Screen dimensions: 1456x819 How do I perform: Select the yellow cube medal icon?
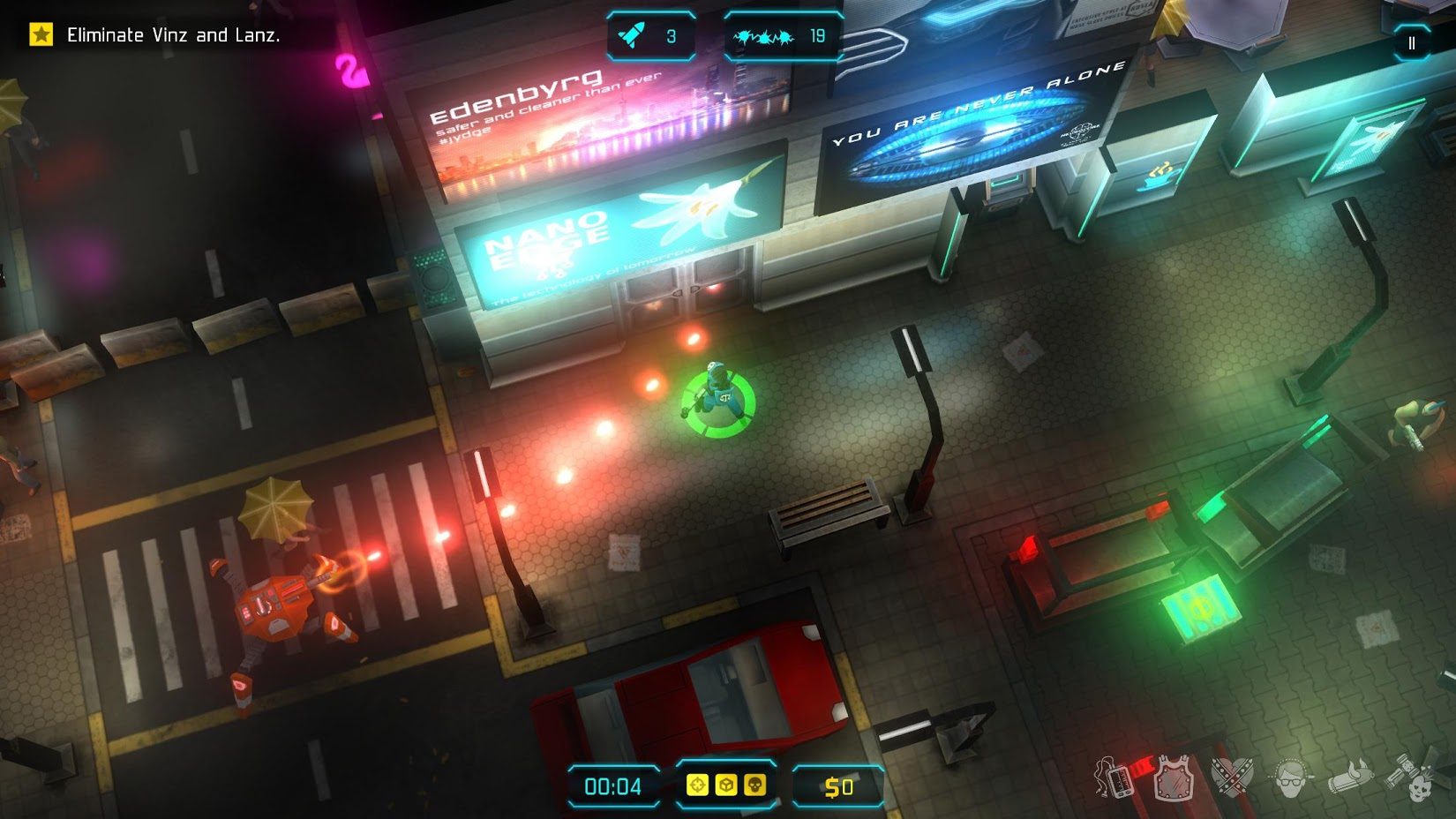point(725,785)
